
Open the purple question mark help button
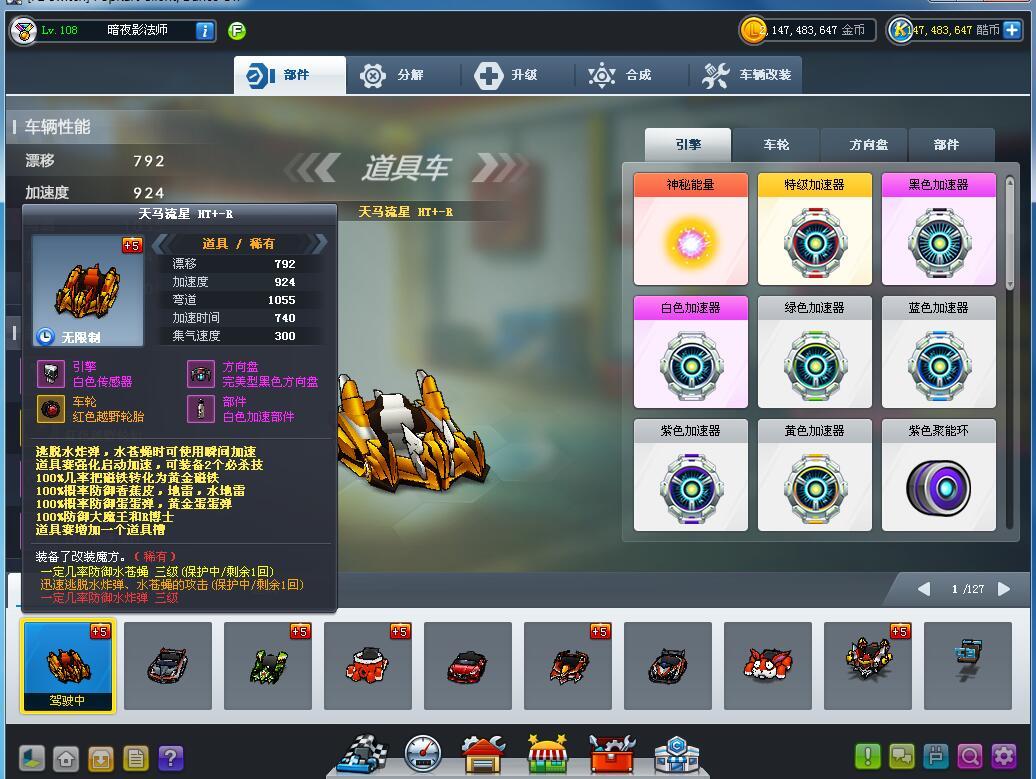pos(171,758)
